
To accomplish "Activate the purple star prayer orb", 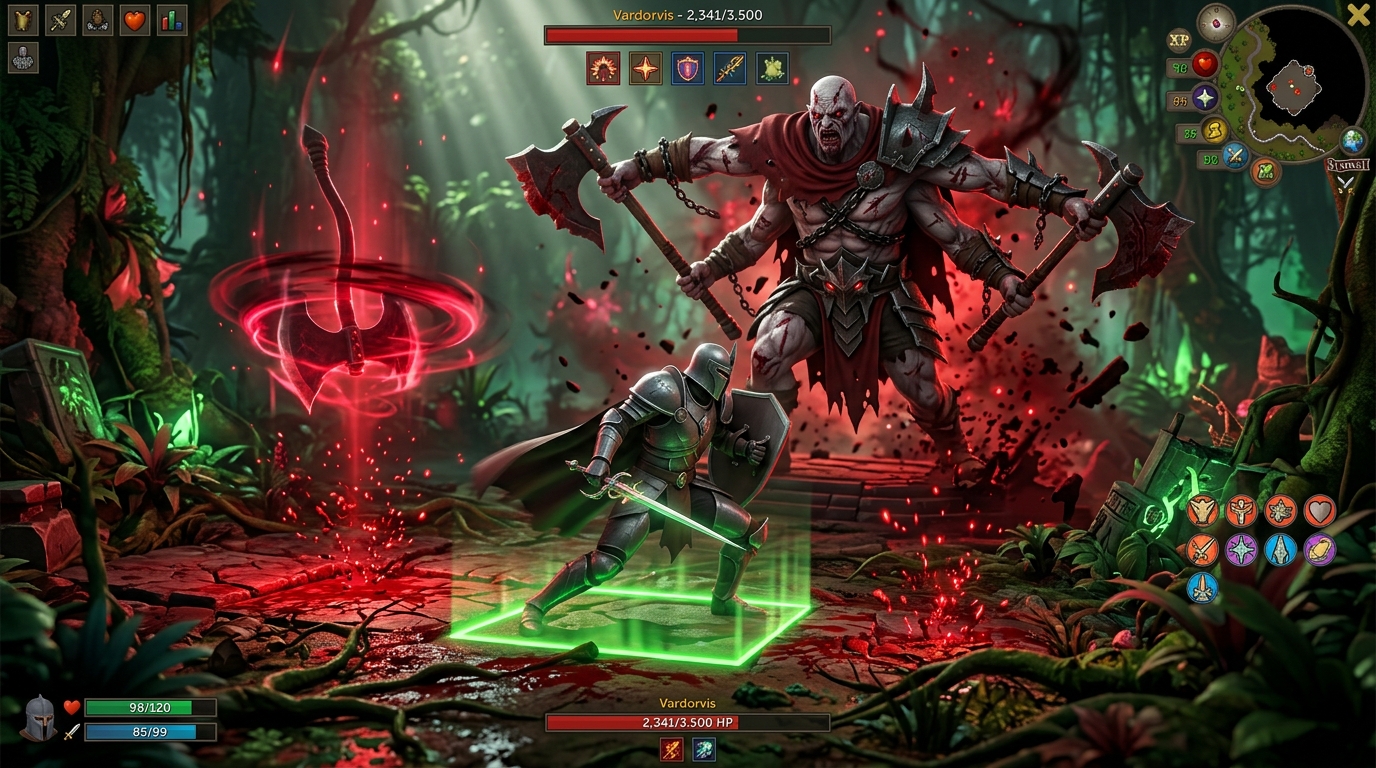I will [x=1205, y=98].
